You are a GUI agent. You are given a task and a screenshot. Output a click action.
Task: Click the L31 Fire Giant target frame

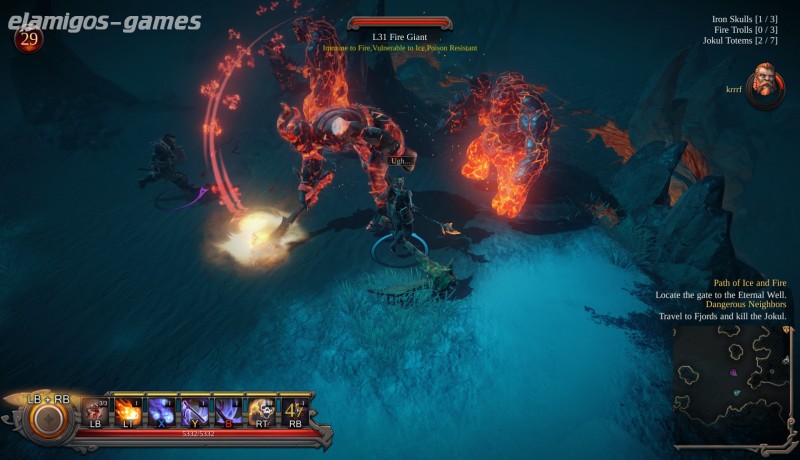[400, 37]
